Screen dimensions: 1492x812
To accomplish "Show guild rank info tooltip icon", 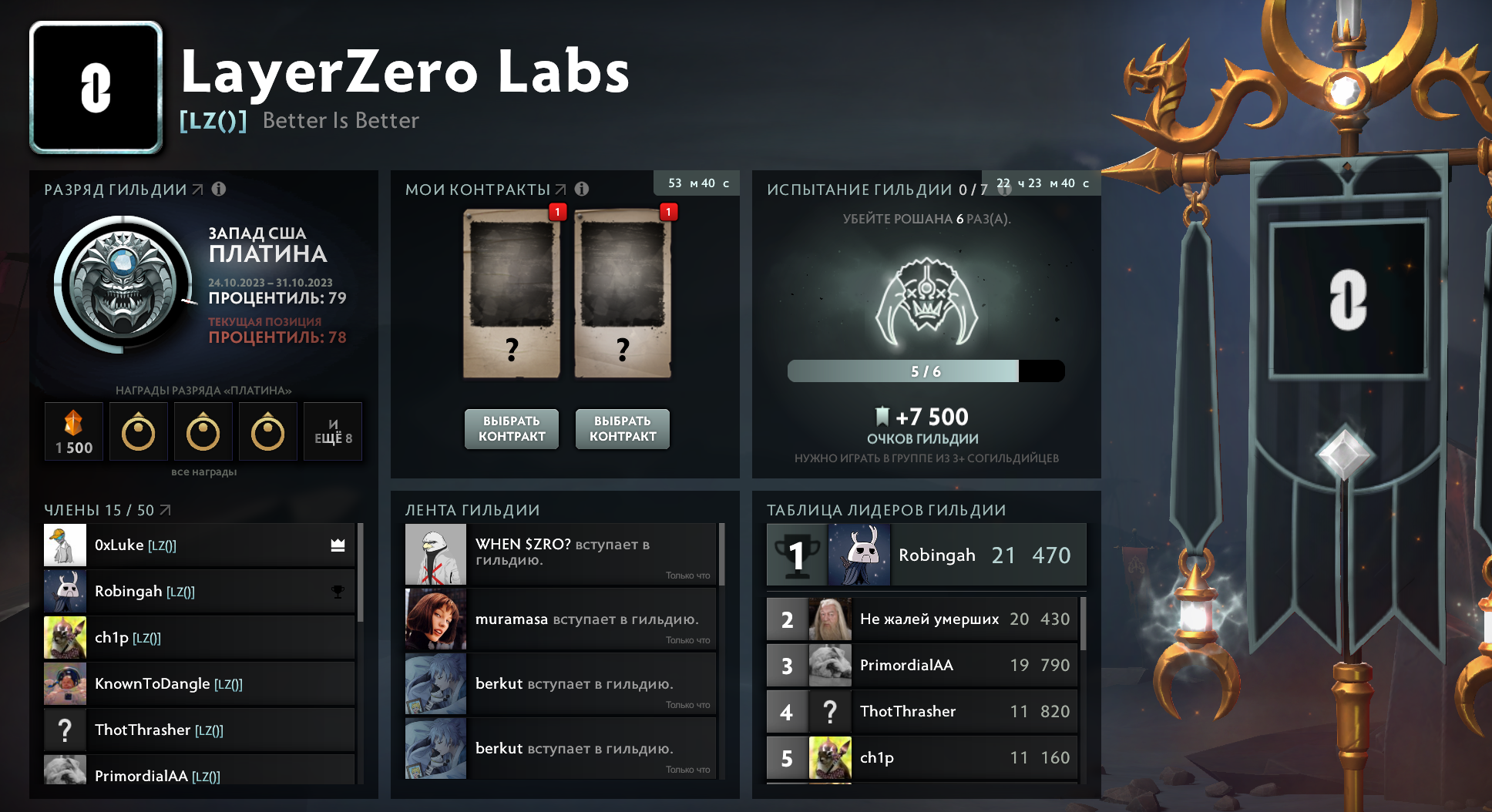I will (x=219, y=190).
